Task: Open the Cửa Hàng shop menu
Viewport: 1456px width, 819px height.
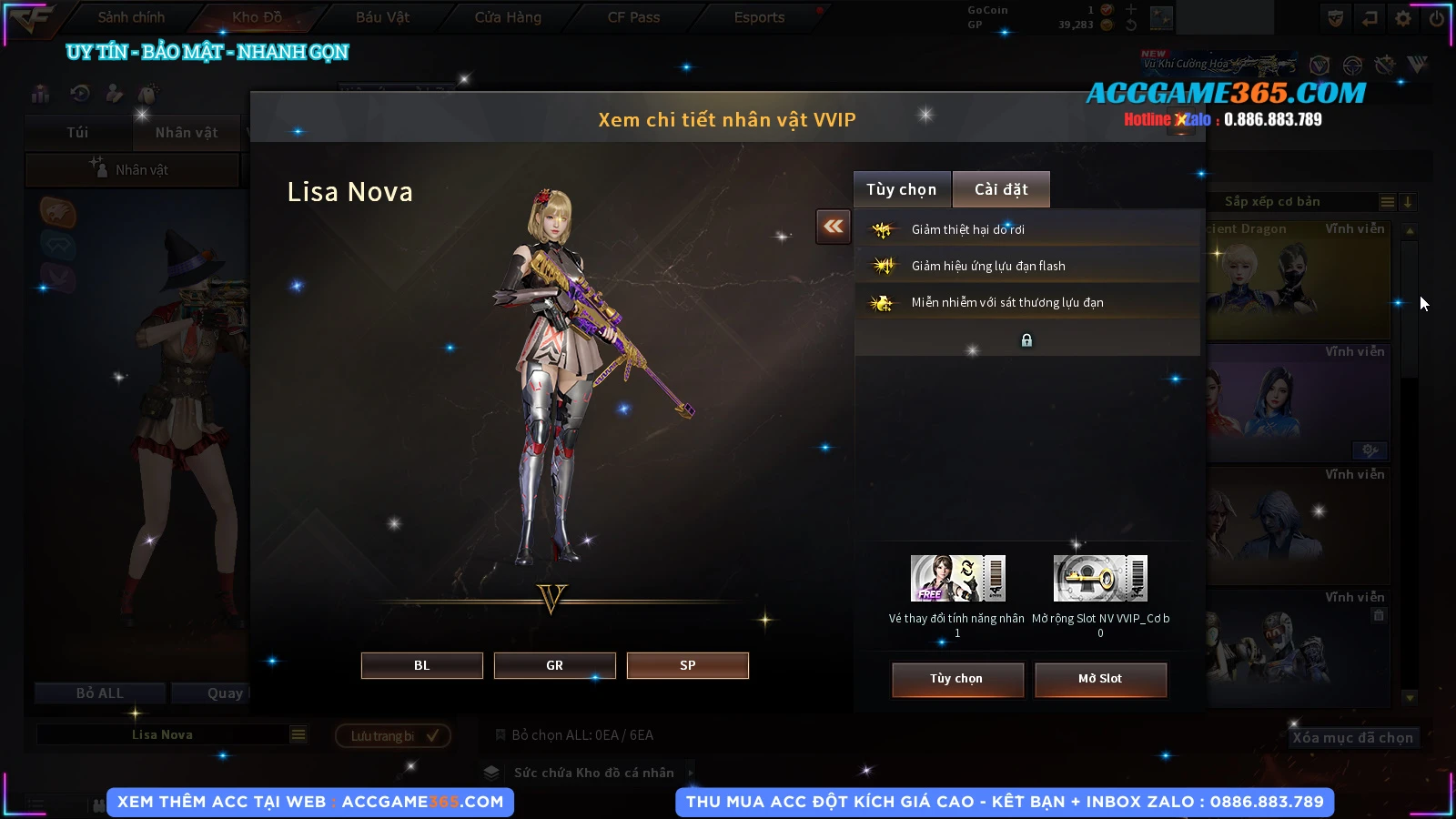Action: 508,17
